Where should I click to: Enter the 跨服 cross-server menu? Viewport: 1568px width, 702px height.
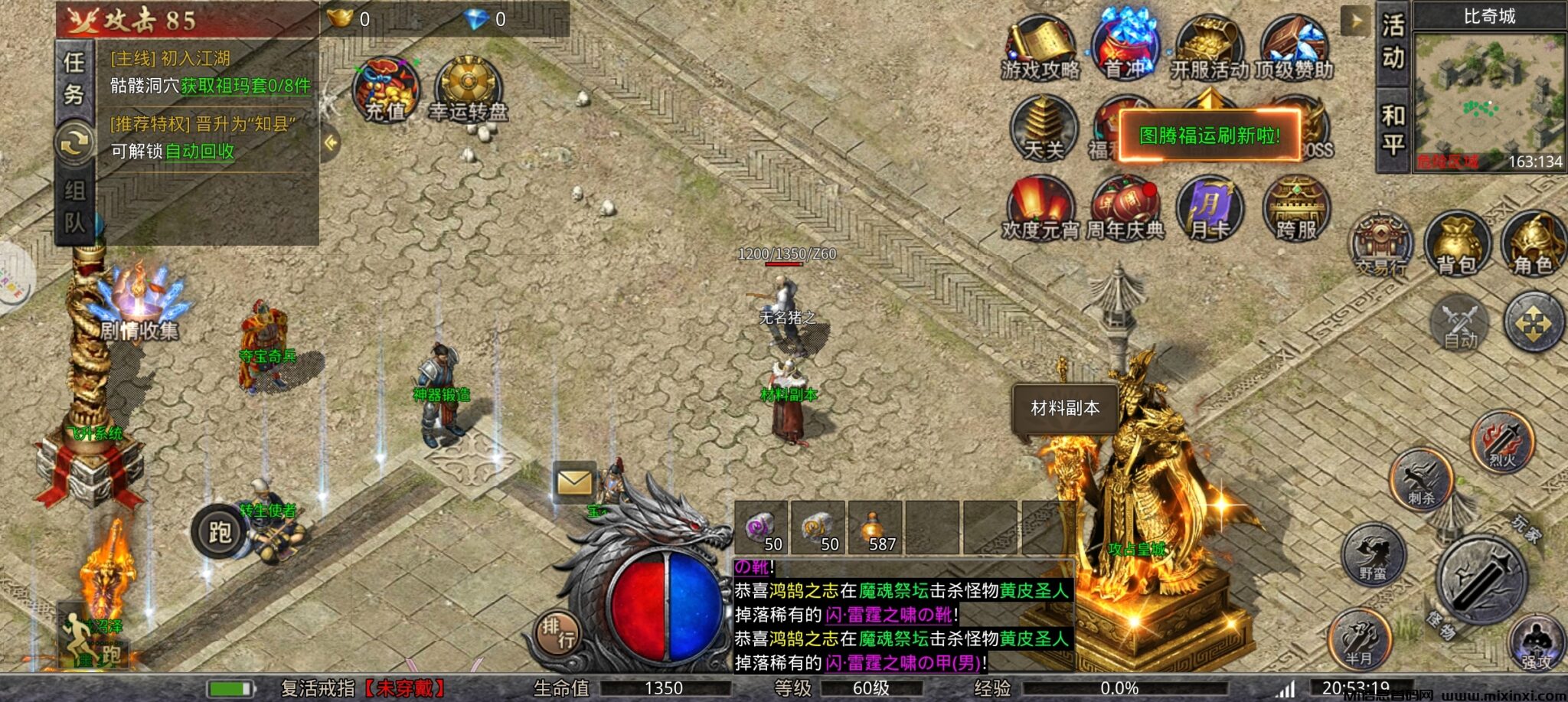point(1295,208)
